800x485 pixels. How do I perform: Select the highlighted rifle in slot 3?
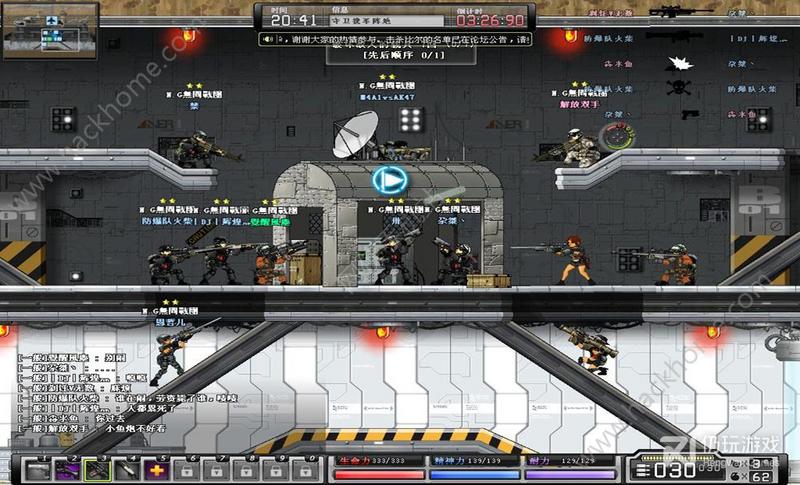pos(98,469)
